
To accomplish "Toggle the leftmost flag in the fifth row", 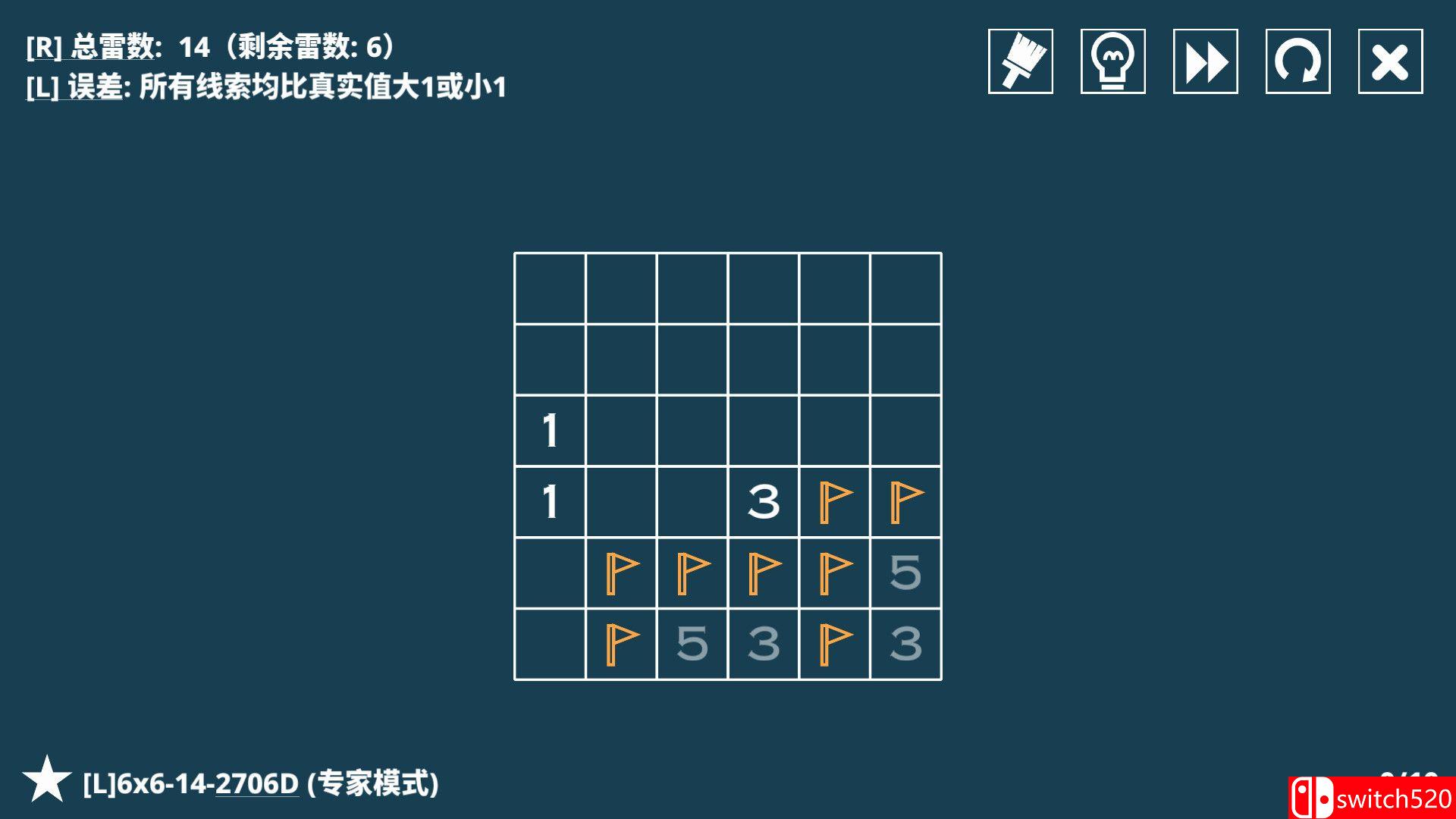I will click(x=623, y=572).
